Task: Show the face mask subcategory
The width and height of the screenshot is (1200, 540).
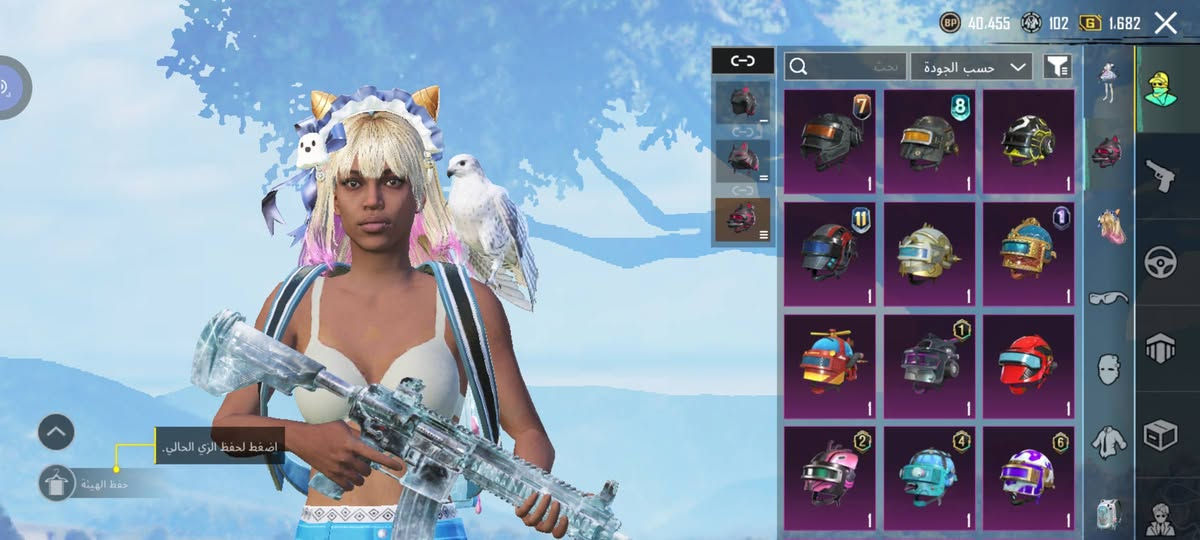Action: tap(1108, 369)
